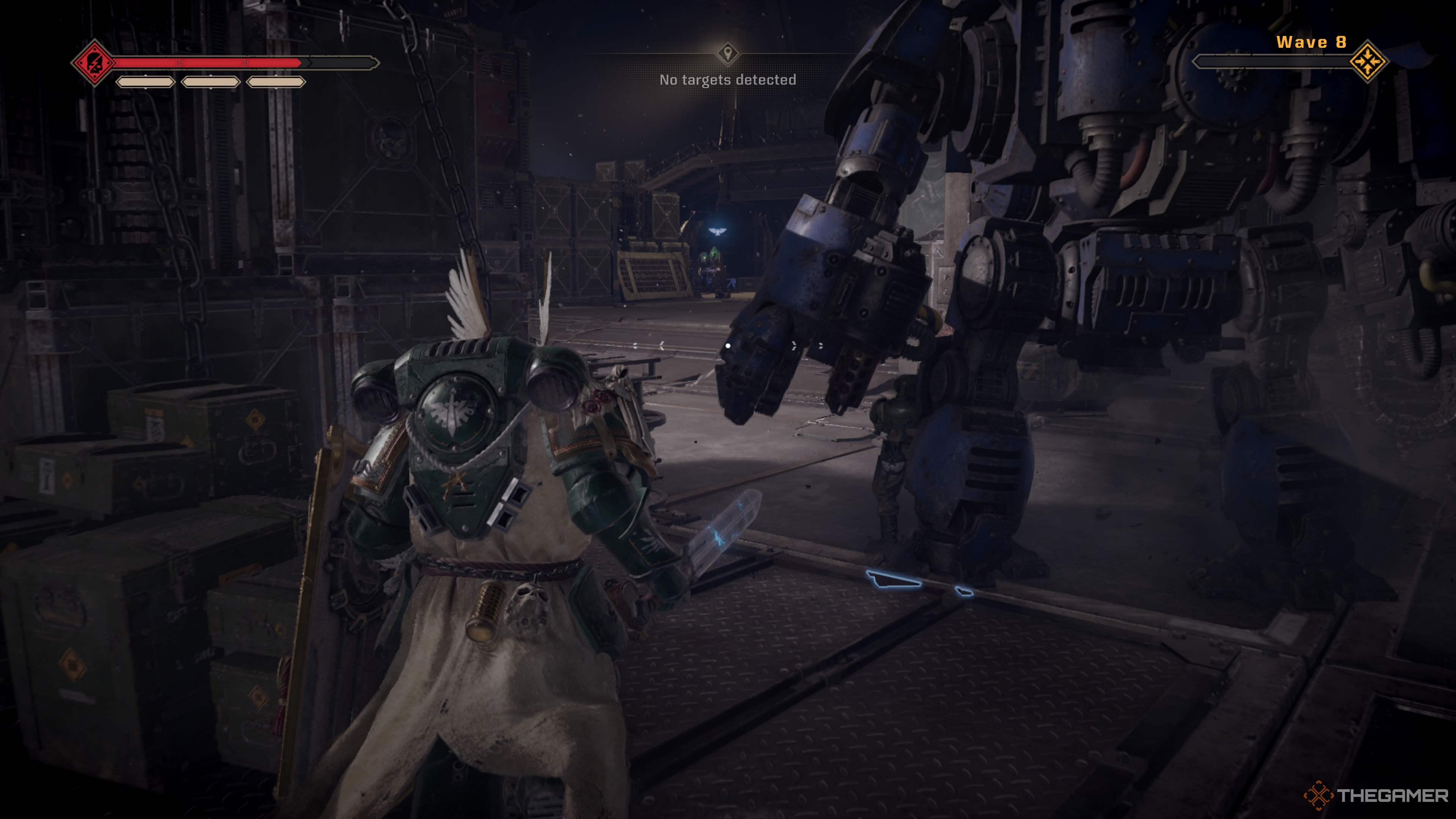Open the TheGamer watermark logo
This screenshot has height=819, width=1456.
pyautogui.click(x=1376, y=795)
